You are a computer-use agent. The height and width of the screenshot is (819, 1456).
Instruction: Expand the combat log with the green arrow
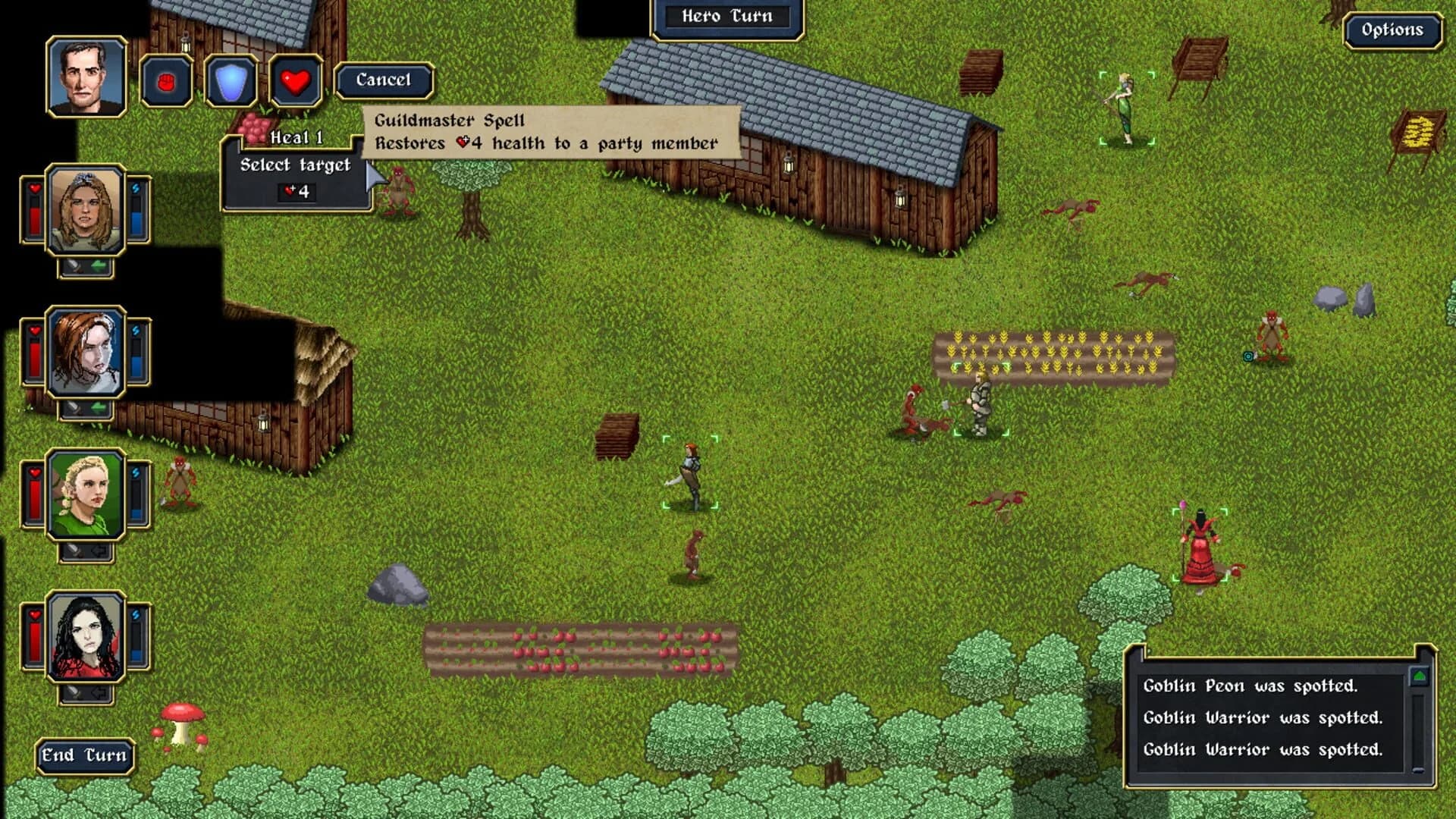coord(1420,677)
